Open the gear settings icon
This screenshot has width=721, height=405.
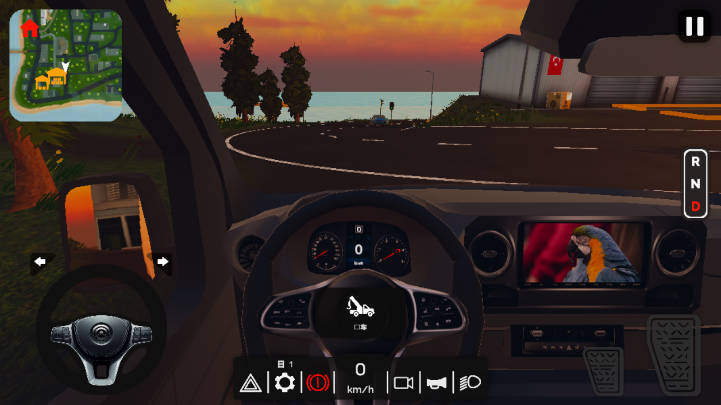(x=285, y=382)
